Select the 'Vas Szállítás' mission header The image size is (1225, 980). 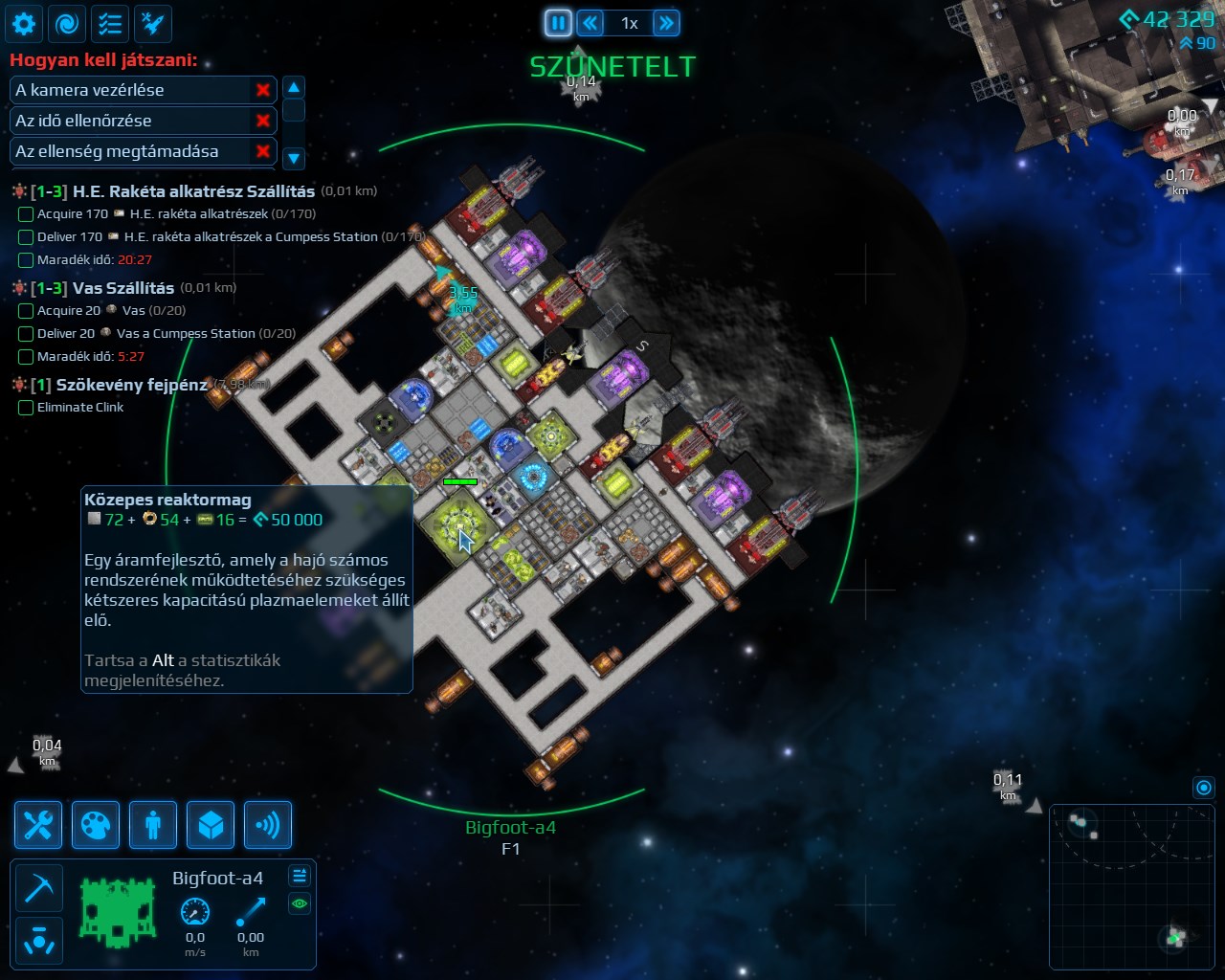[123, 288]
